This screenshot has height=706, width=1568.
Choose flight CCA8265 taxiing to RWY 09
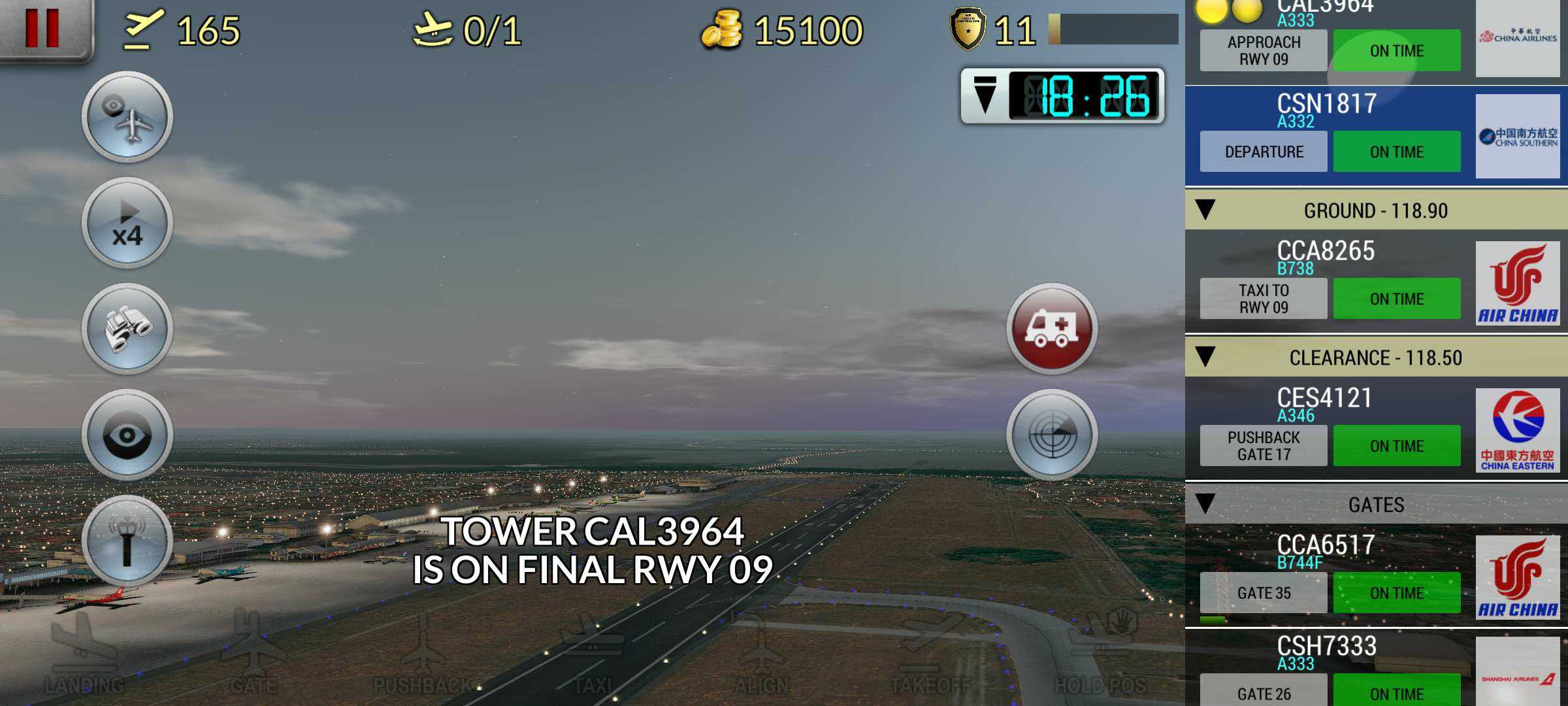1326,281
